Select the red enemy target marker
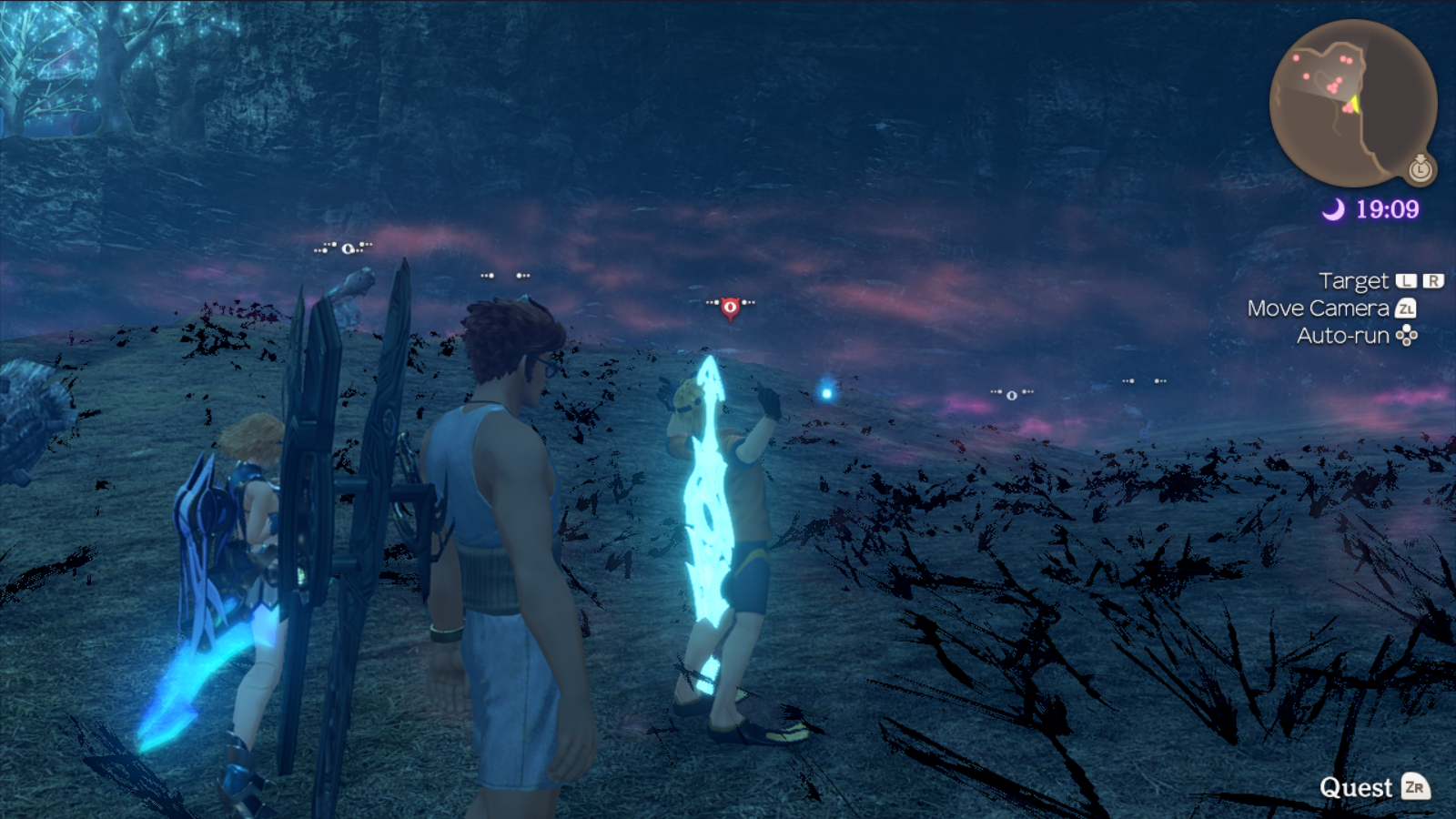 (730, 308)
